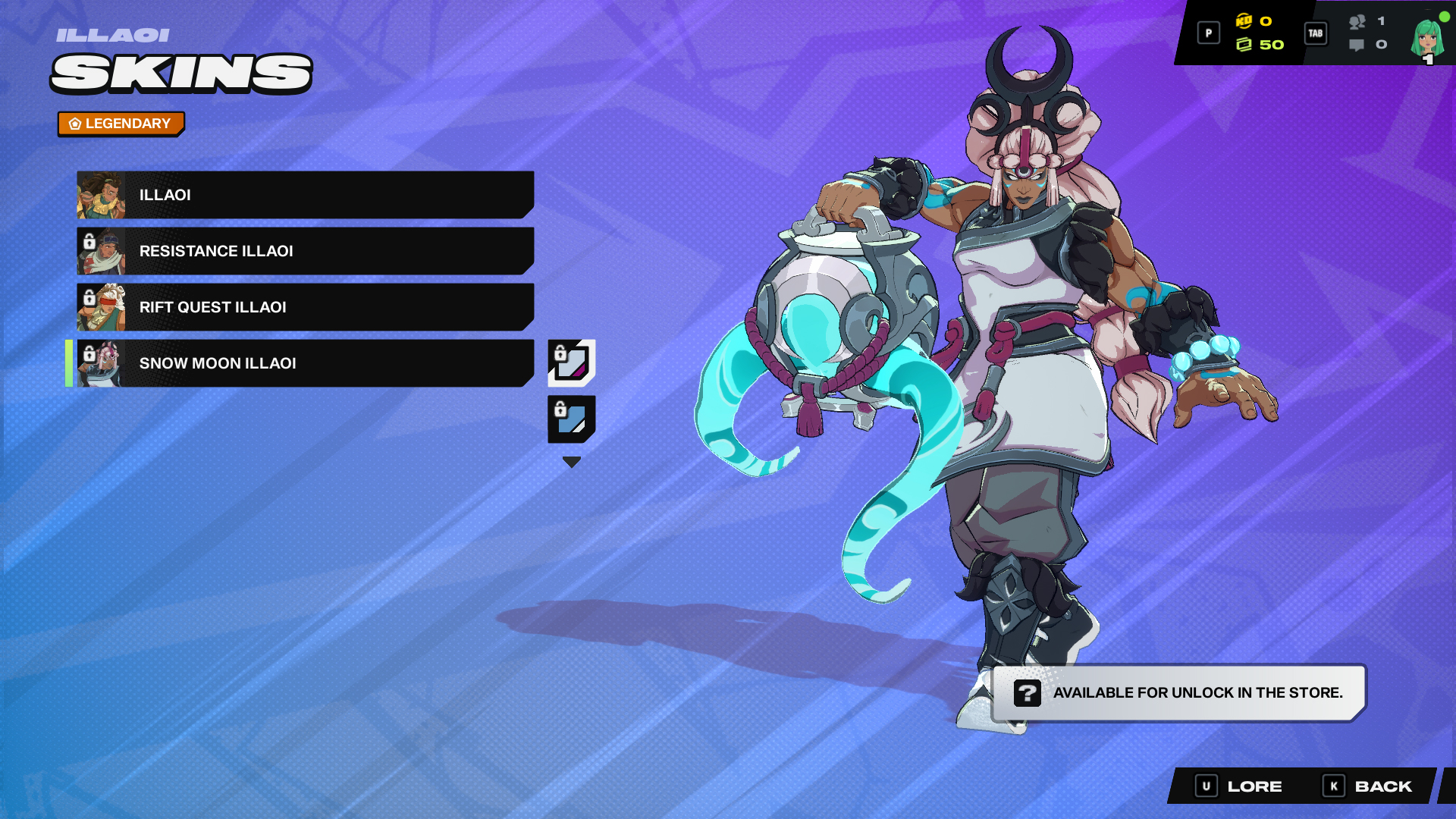Click the Legendary rarity badge
This screenshot has height=819, width=1456.
(121, 123)
